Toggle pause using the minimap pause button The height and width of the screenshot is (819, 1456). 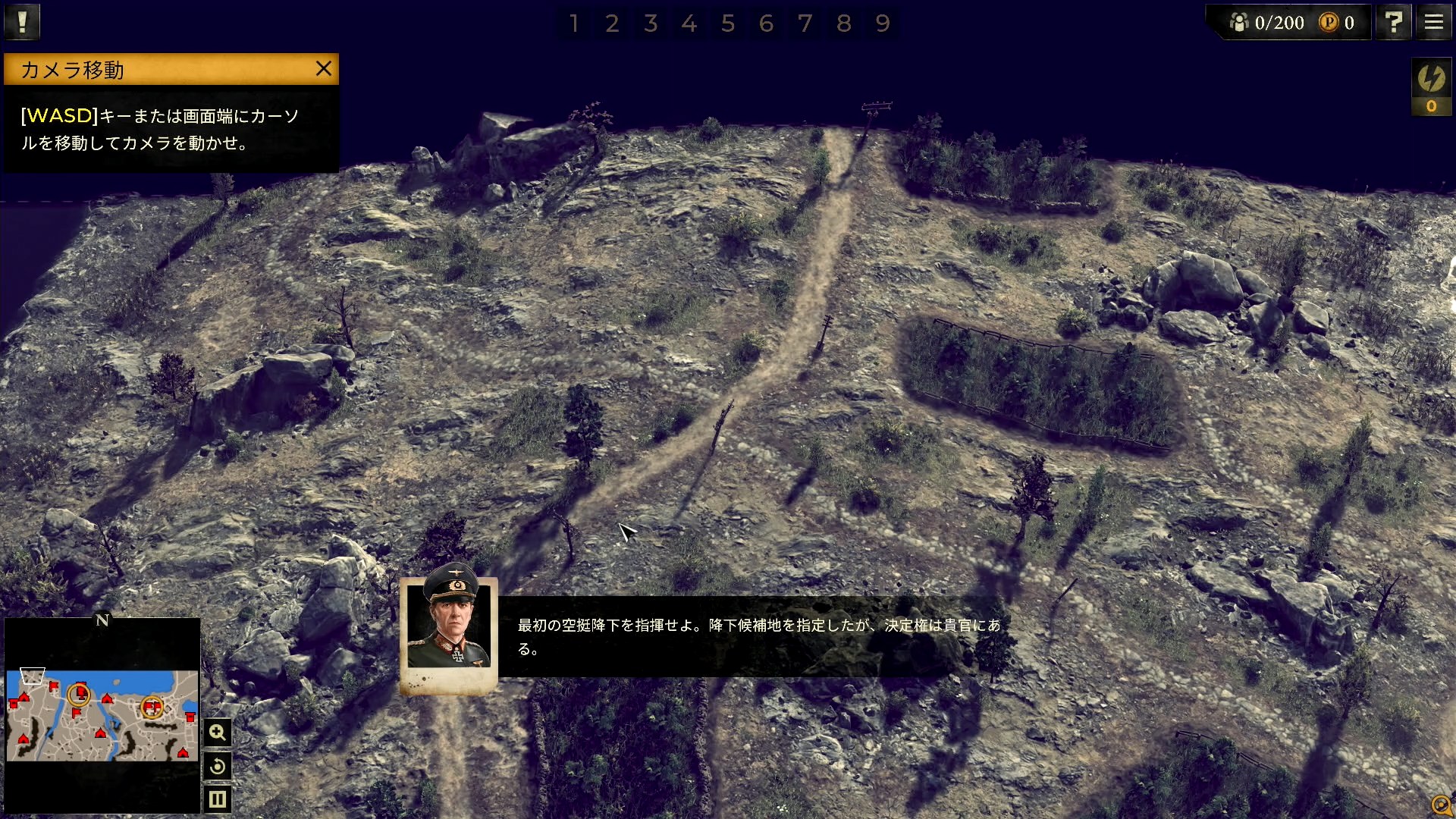click(x=218, y=798)
